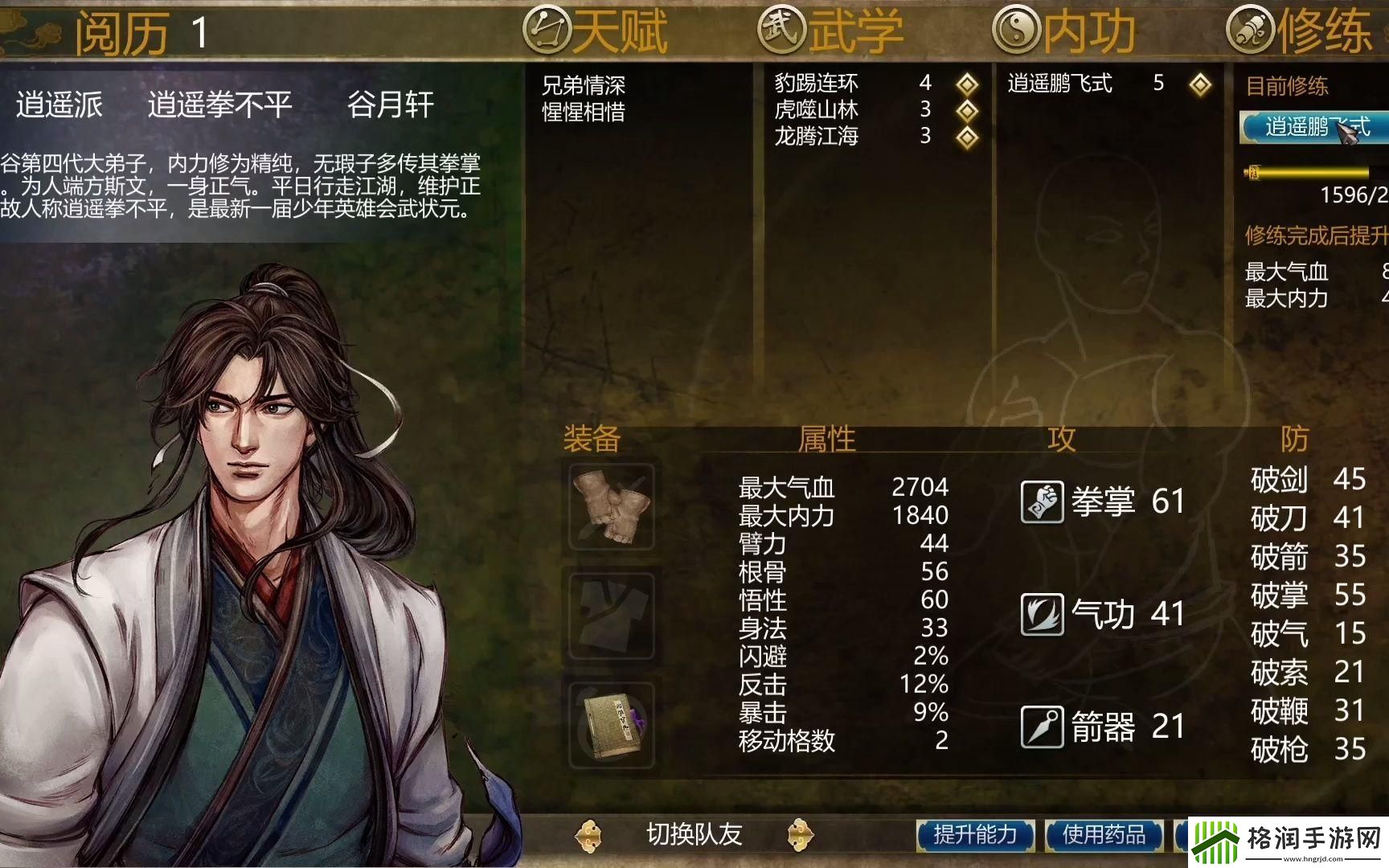Image resolution: width=1389 pixels, height=868 pixels.
Task: Open the 内功 internal skill section
Action: (1065, 31)
